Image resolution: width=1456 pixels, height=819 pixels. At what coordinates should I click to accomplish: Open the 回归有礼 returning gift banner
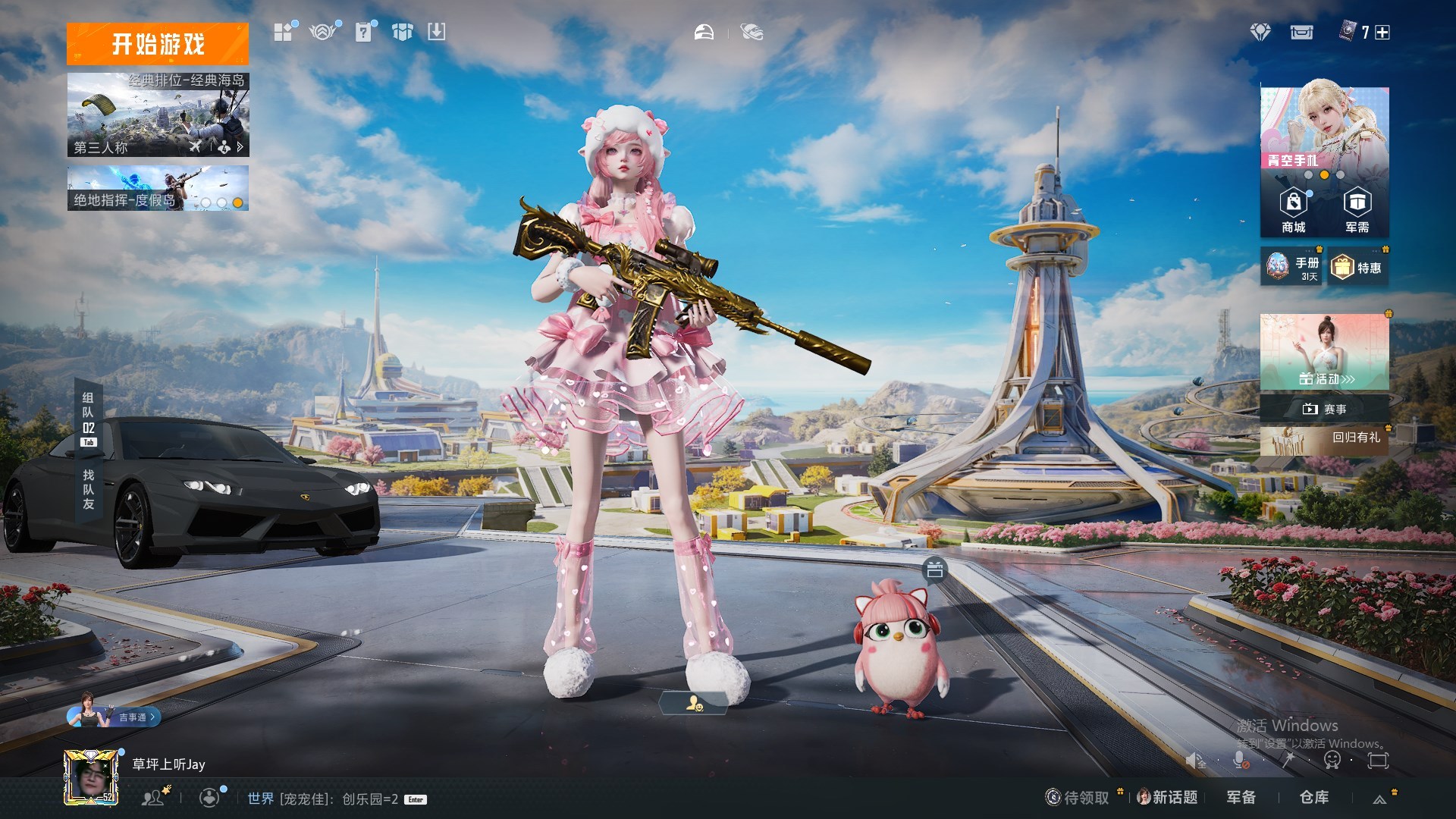tap(1324, 440)
